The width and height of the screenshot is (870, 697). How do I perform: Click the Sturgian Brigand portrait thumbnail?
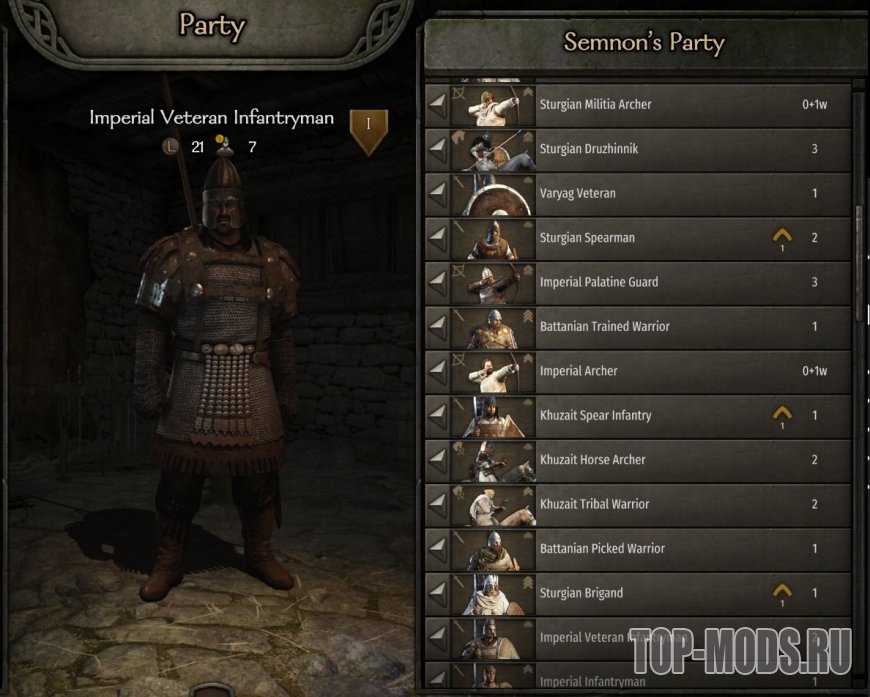pos(492,593)
